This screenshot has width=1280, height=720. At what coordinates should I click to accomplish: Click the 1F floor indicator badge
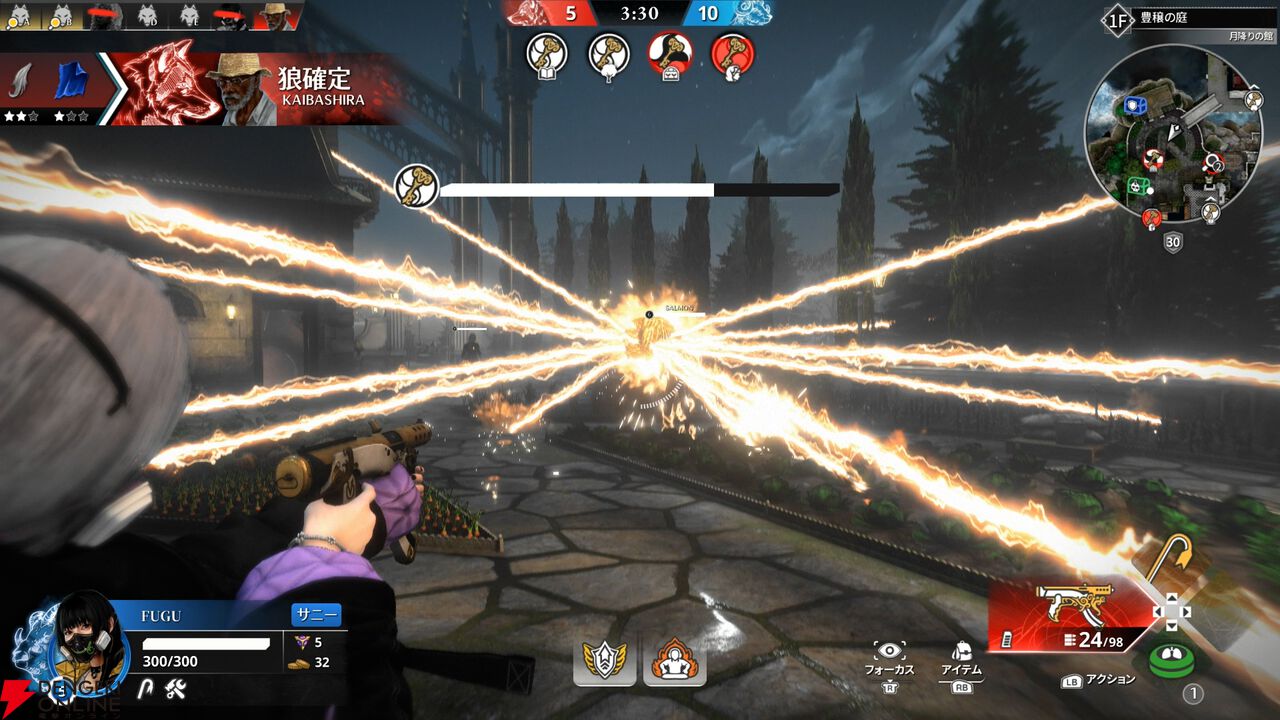pos(1116,19)
